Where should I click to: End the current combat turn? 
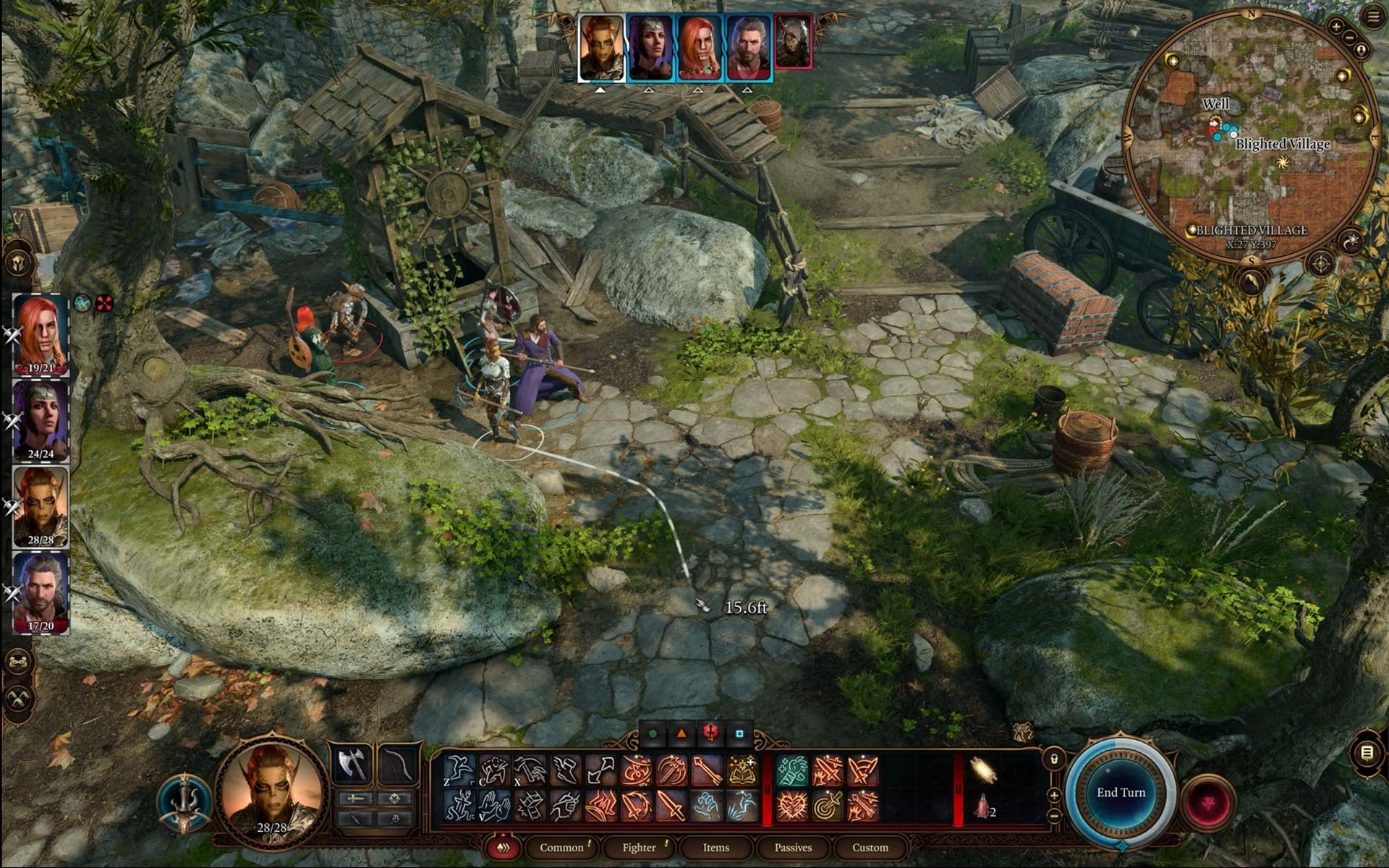pyautogui.click(x=1121, y=793)
